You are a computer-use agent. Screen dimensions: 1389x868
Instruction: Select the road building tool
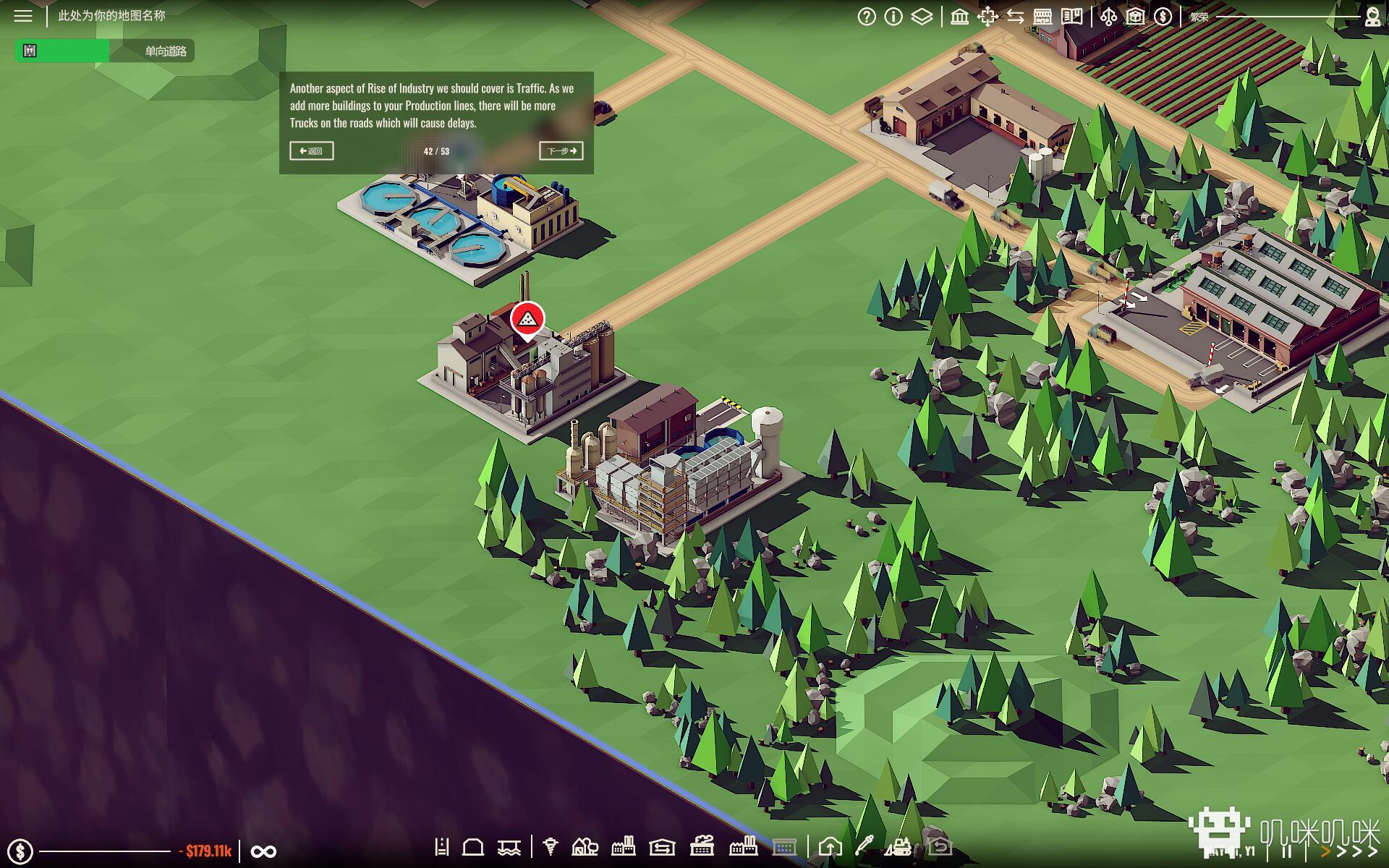click(442, 847)
